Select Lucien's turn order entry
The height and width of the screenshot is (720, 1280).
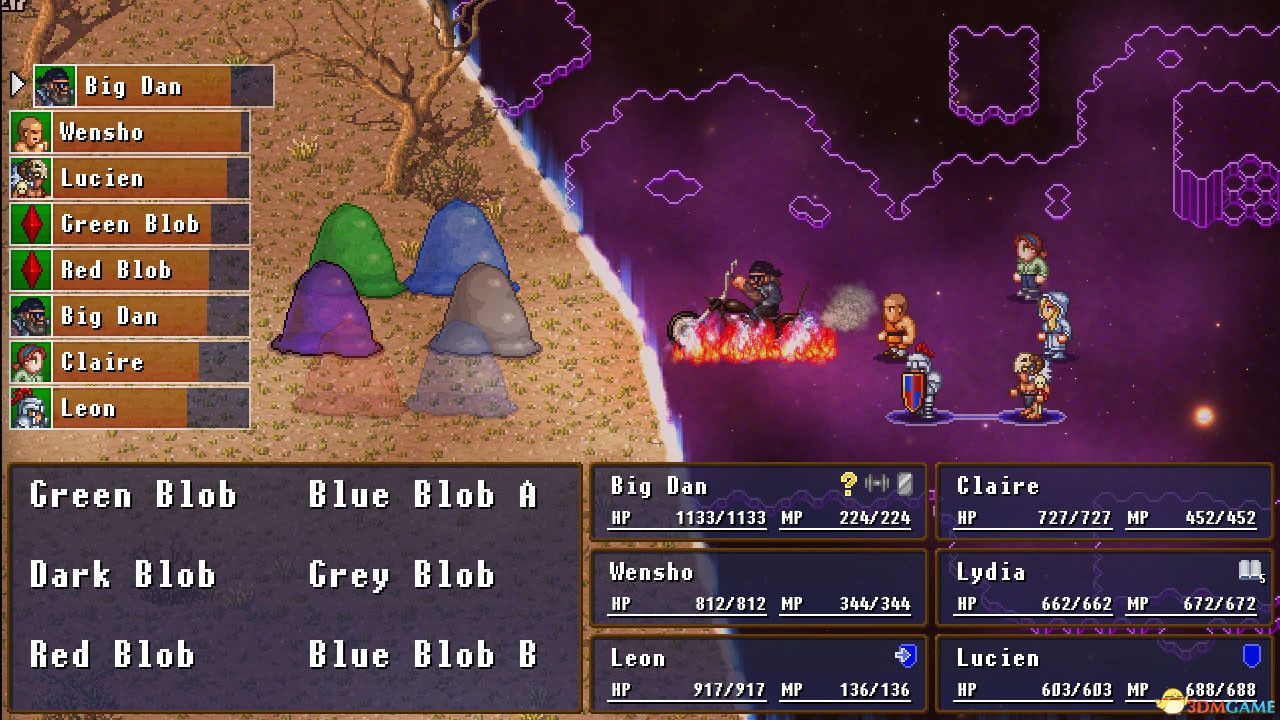tap(129, 178)
